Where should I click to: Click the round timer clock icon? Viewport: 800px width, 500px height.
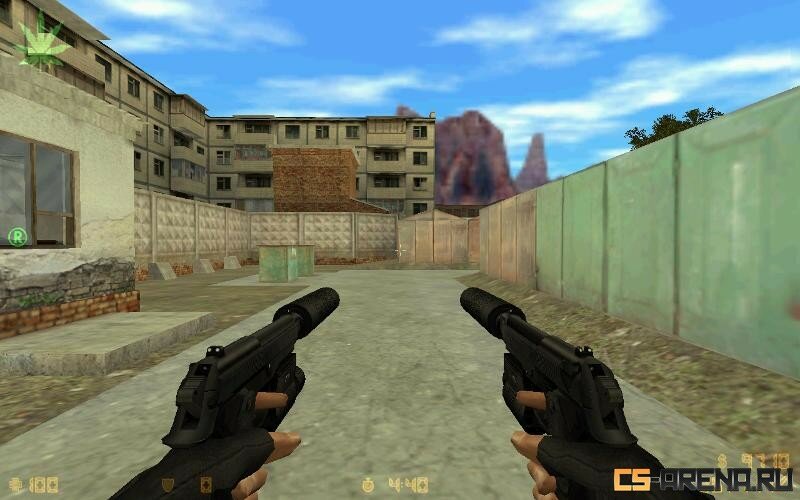[x=369, y=485]
